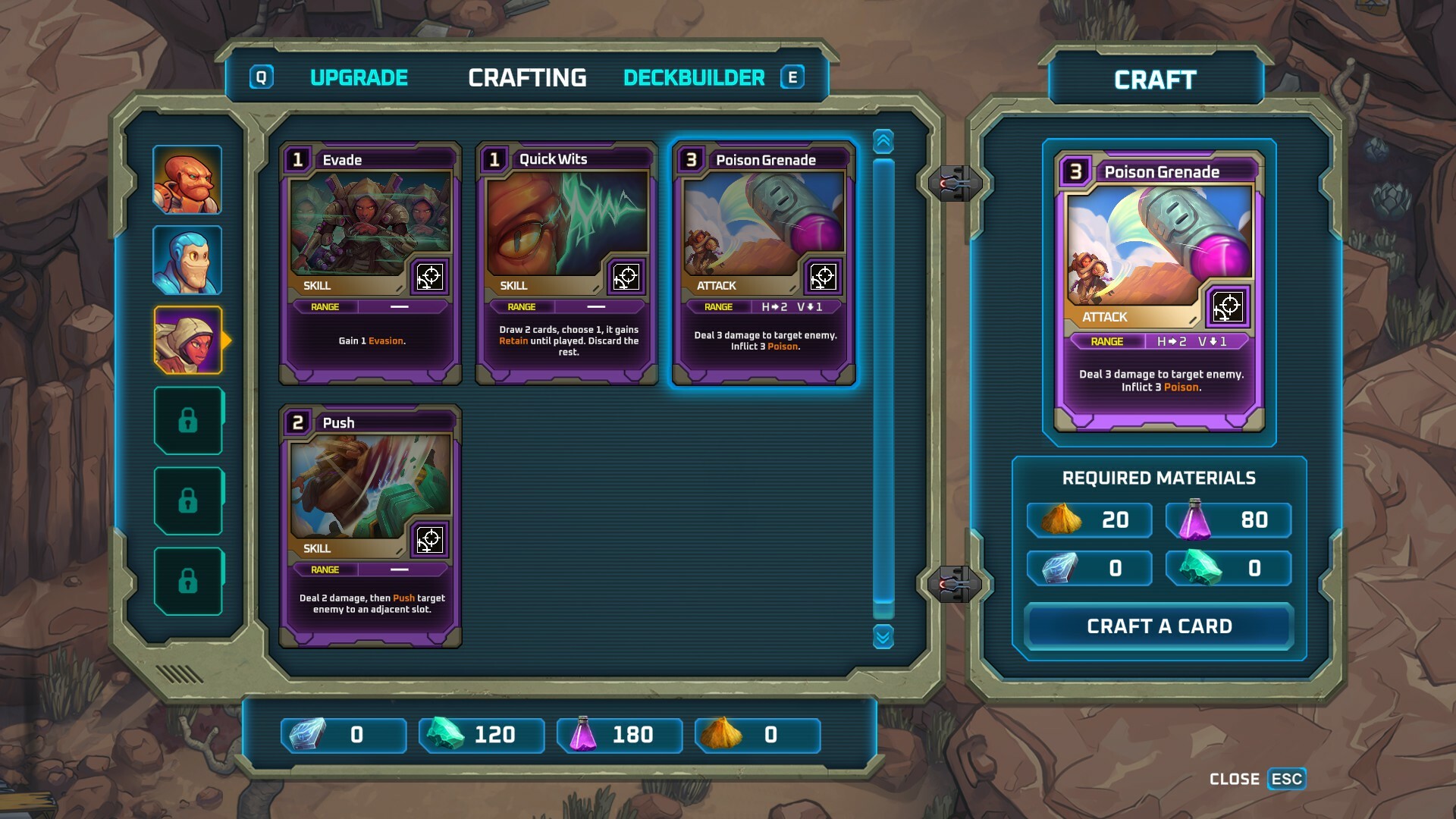Pick the Poison Grenade card in the list
This screenshot has width=1456, height=819.
pos(764,263)
